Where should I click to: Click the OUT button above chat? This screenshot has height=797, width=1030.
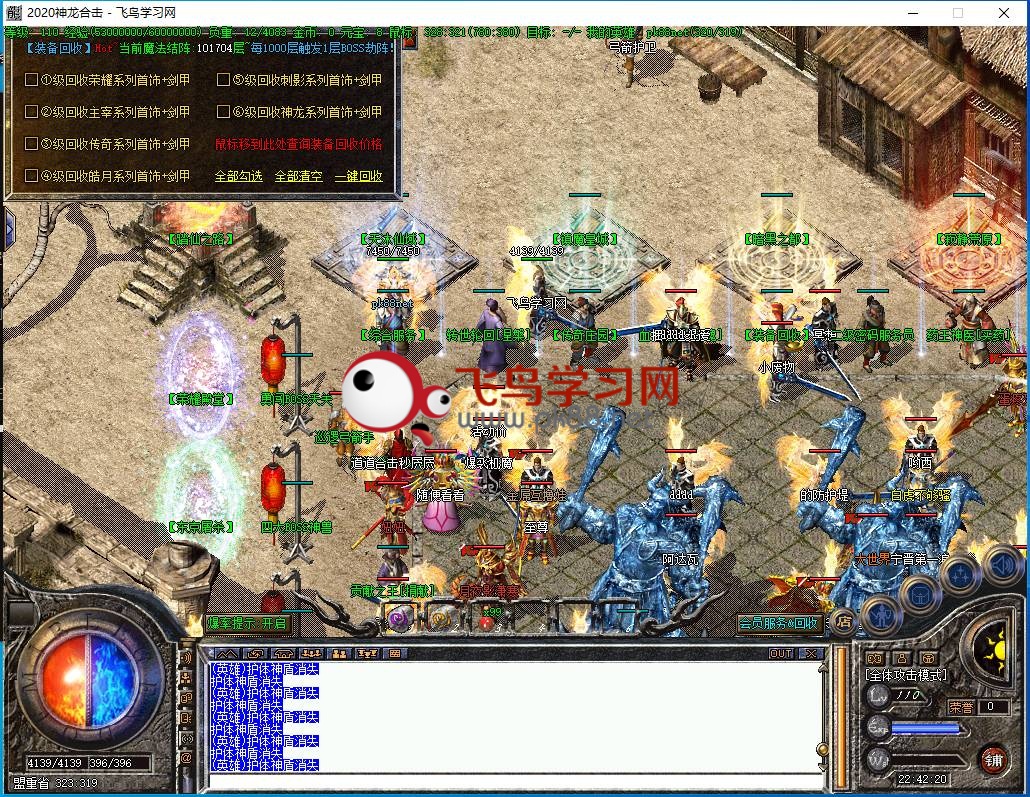pyautogui.click(x=781, y=653)
